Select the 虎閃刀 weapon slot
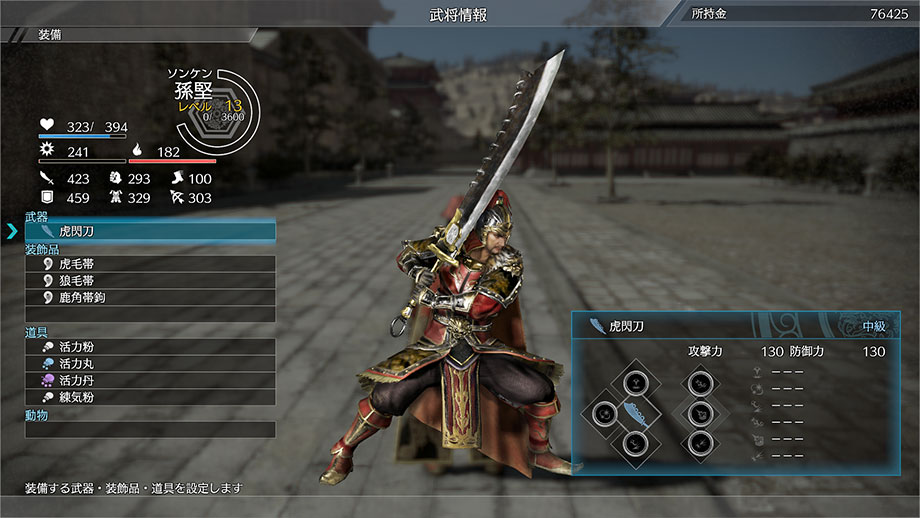Screen dimensions: 920x518 (x=150, y=232)
